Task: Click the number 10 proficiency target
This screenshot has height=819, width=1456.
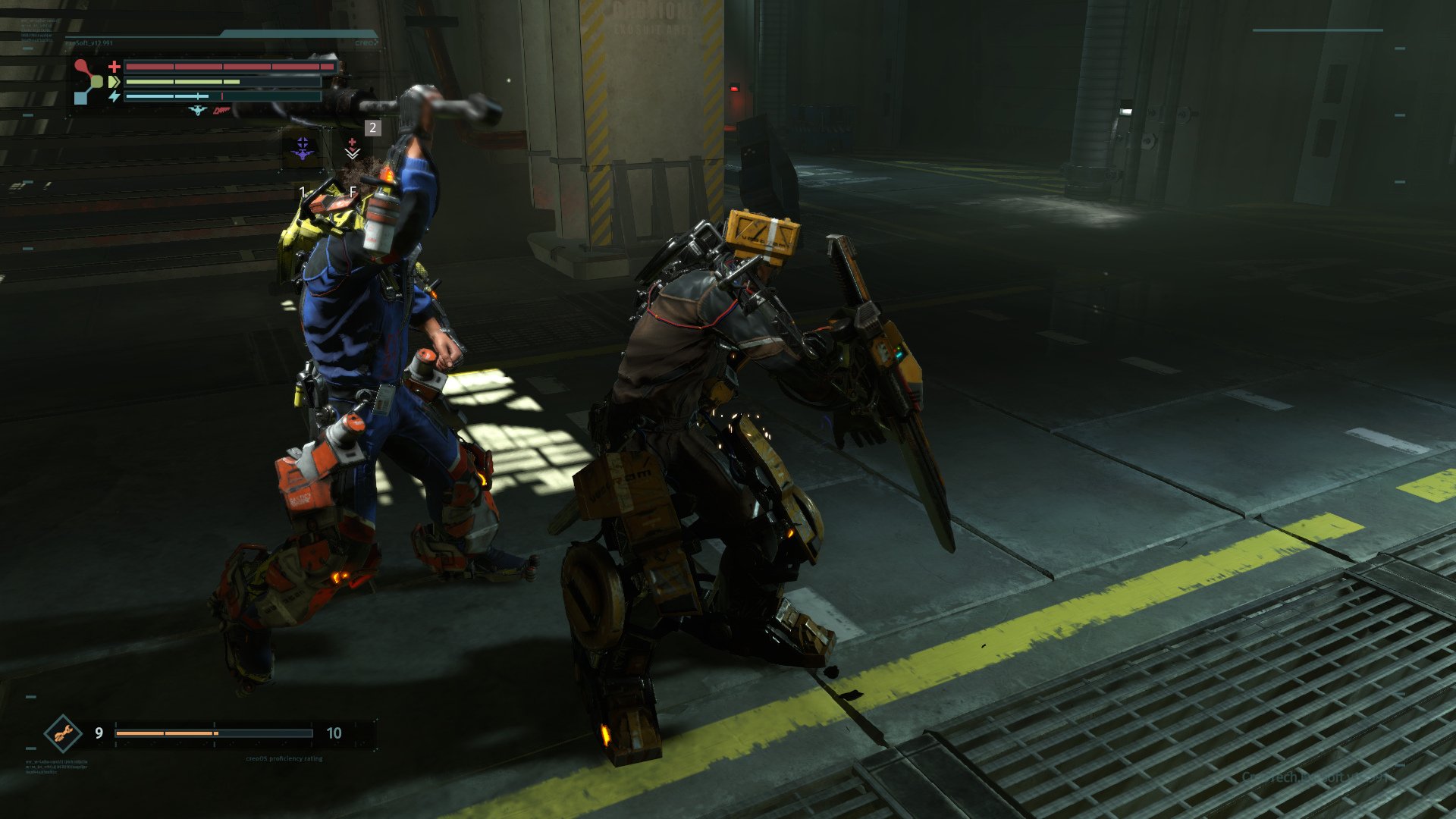Action: tap(334, 733)
